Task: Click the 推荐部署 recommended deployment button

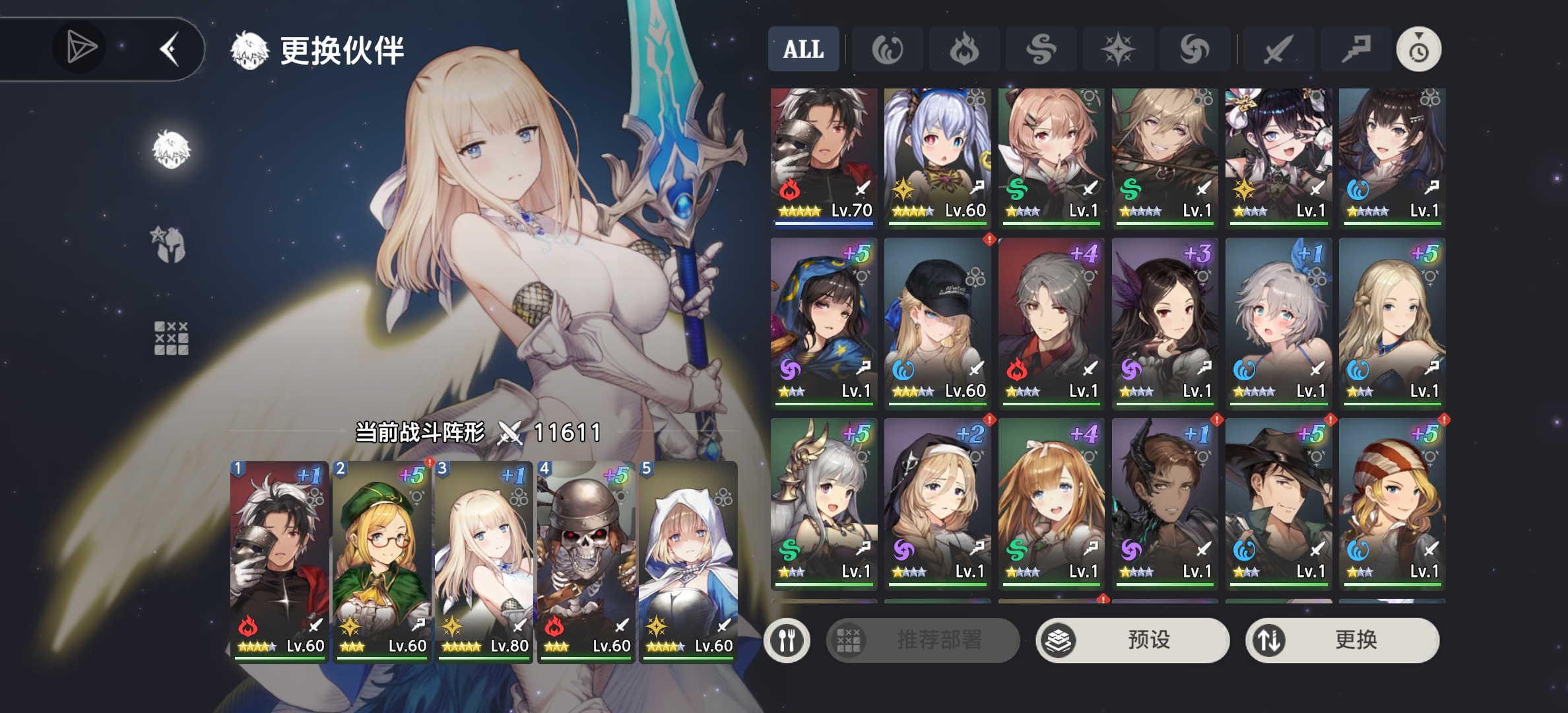Action: point(923,640)
